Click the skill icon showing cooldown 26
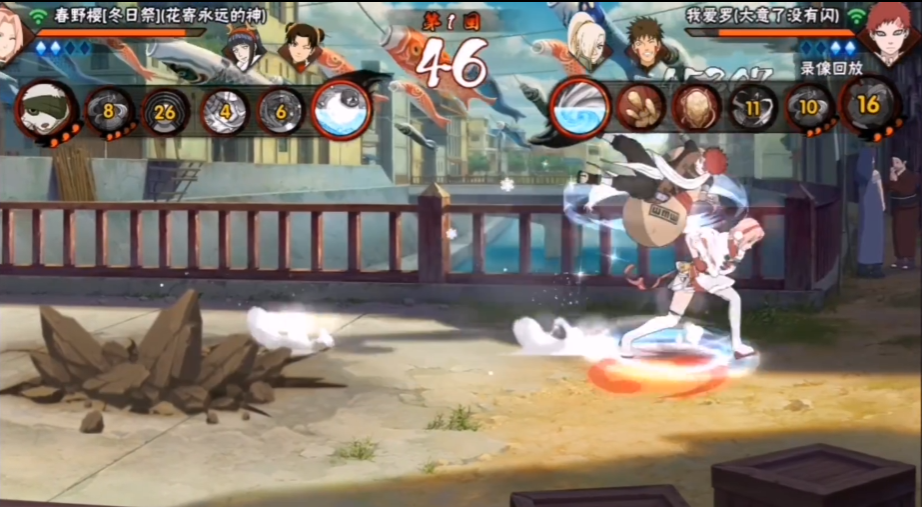Image resolution: width=922 pixels, height=507 pixels. (165, 110)
